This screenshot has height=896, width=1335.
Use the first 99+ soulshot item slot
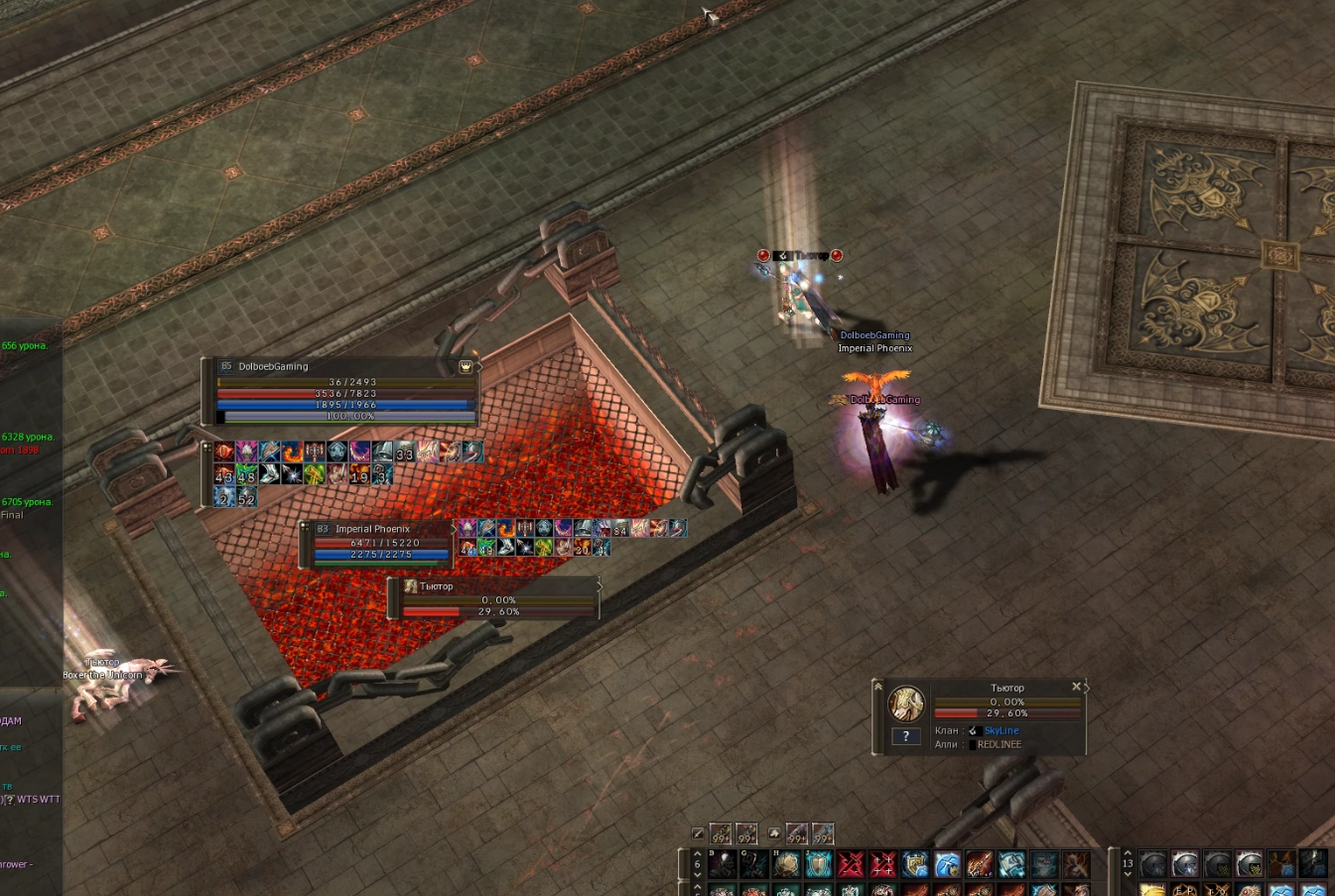pos(721,833)
